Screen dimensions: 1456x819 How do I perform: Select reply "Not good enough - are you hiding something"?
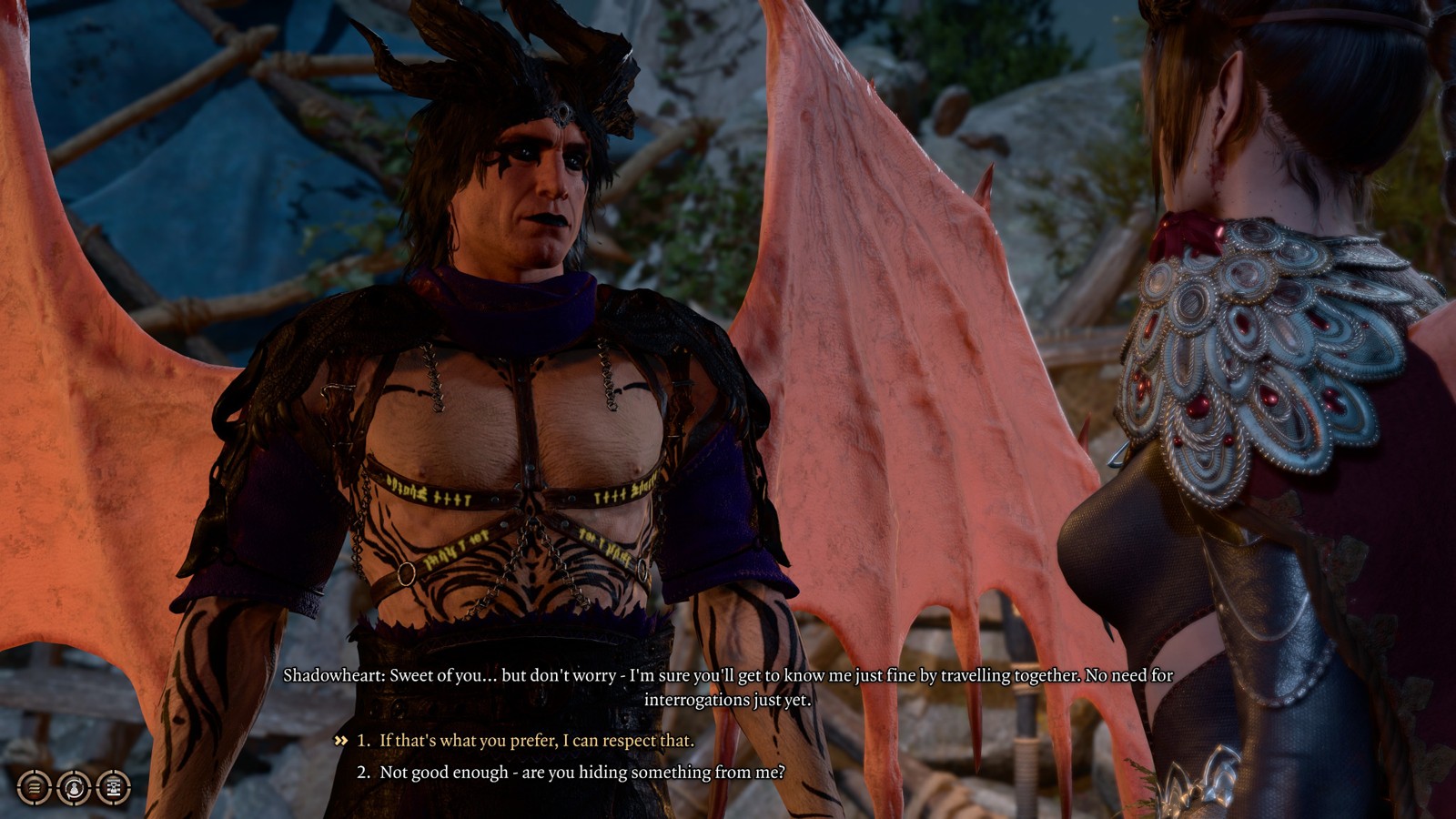[581, 773]
